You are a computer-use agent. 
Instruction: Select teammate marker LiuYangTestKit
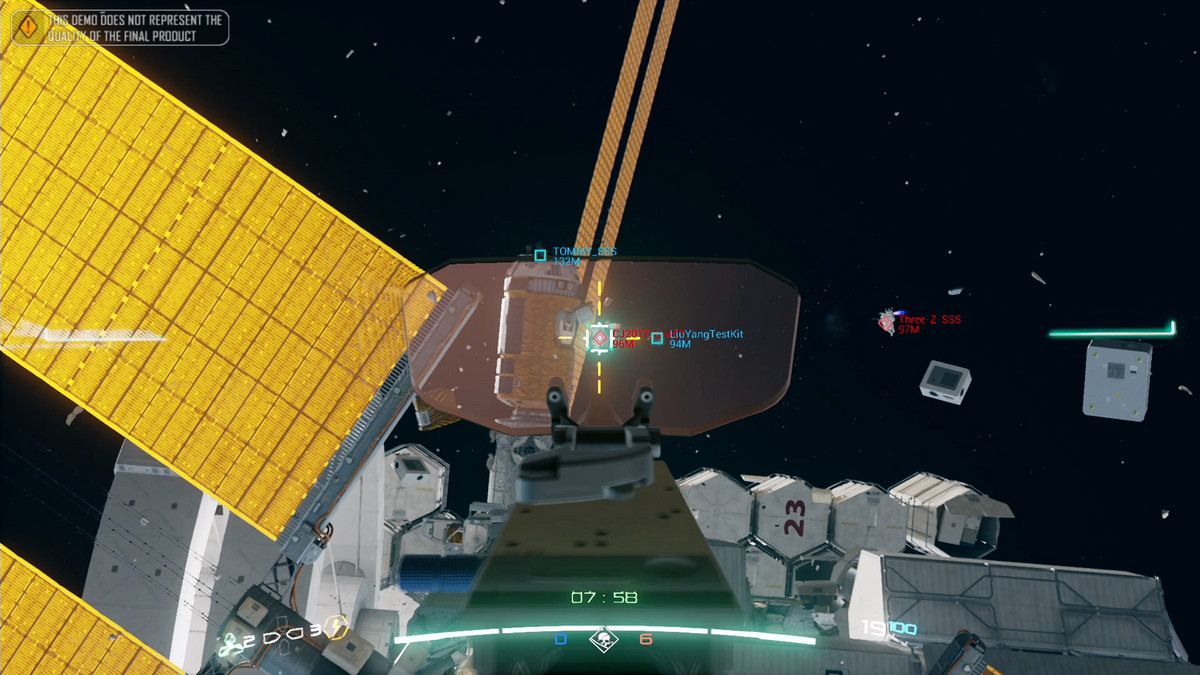(x=657, y=338)
